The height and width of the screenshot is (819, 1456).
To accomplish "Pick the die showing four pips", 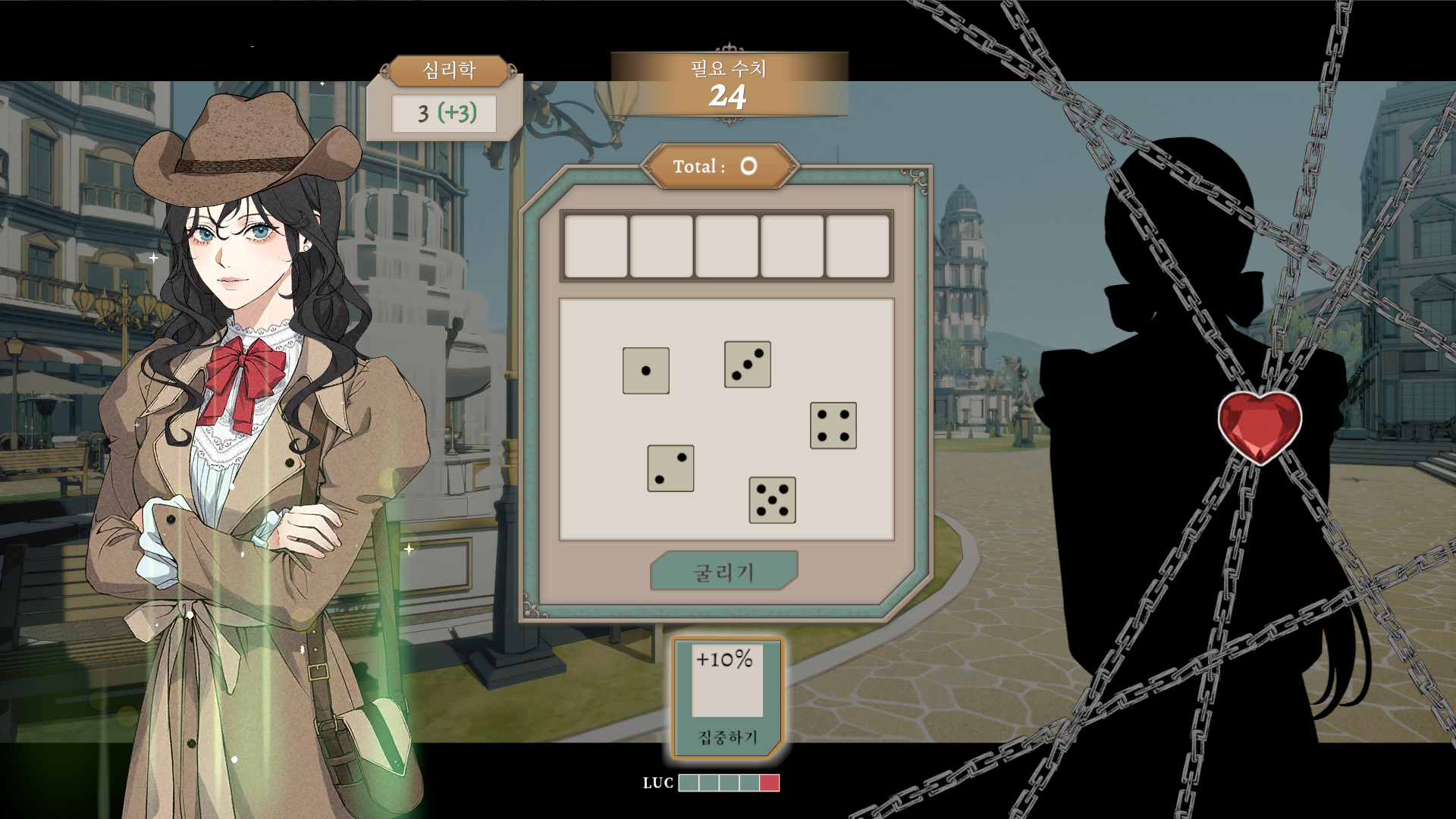I will pos(833,425).
